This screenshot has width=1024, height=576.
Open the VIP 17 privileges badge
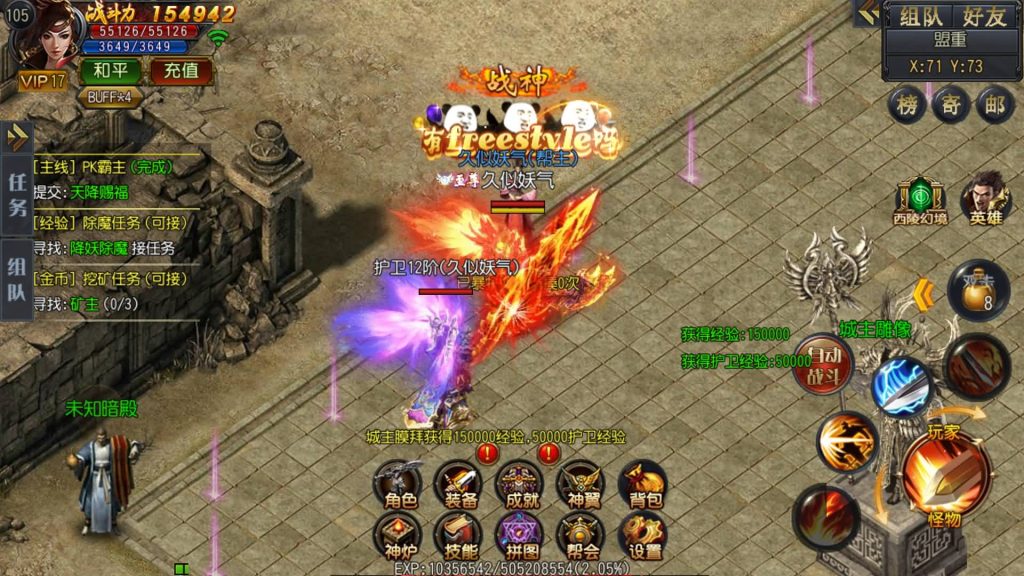tap(42, 80)
